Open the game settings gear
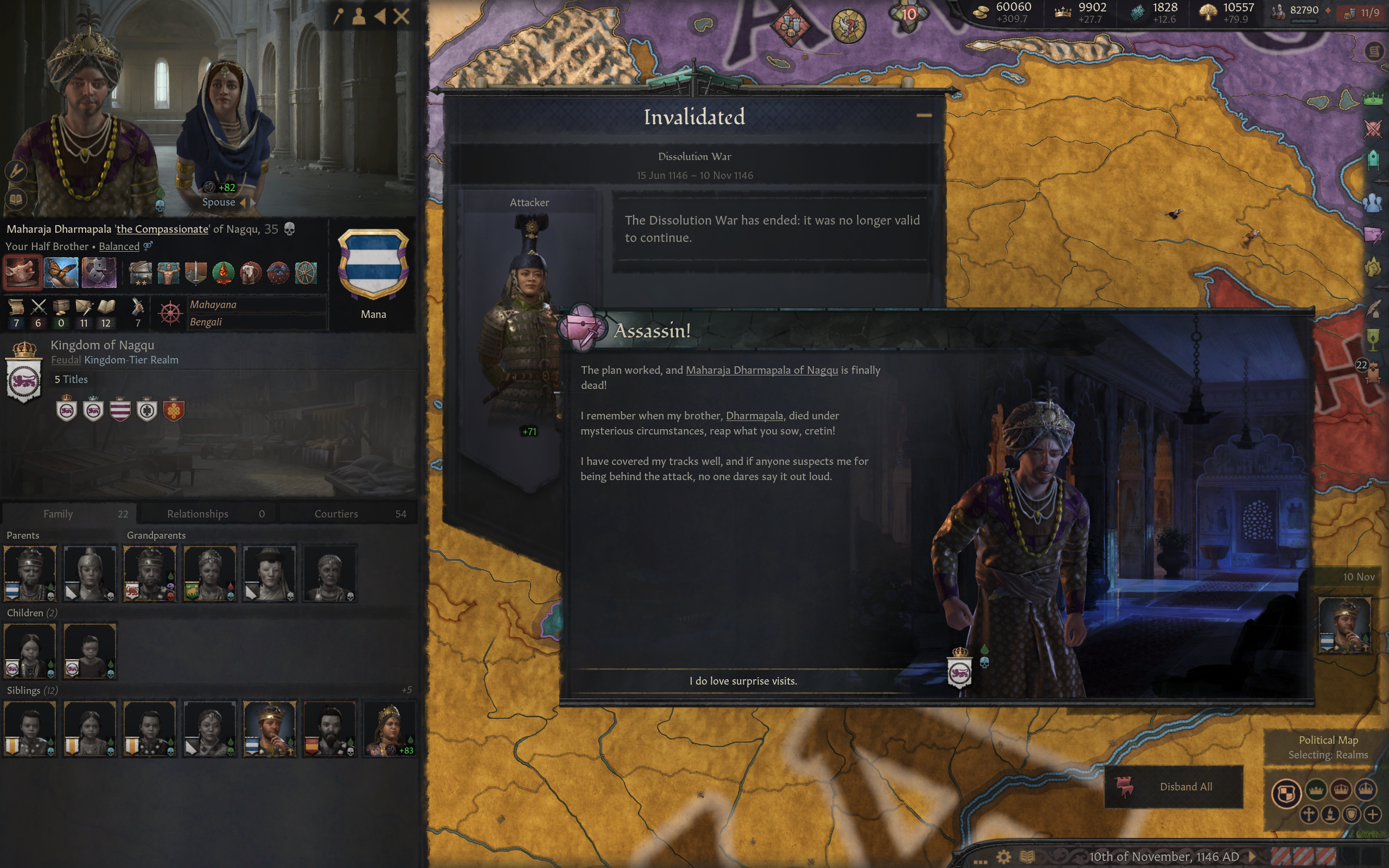The width and height of the screenshot is (1389, 868). 1003,857
